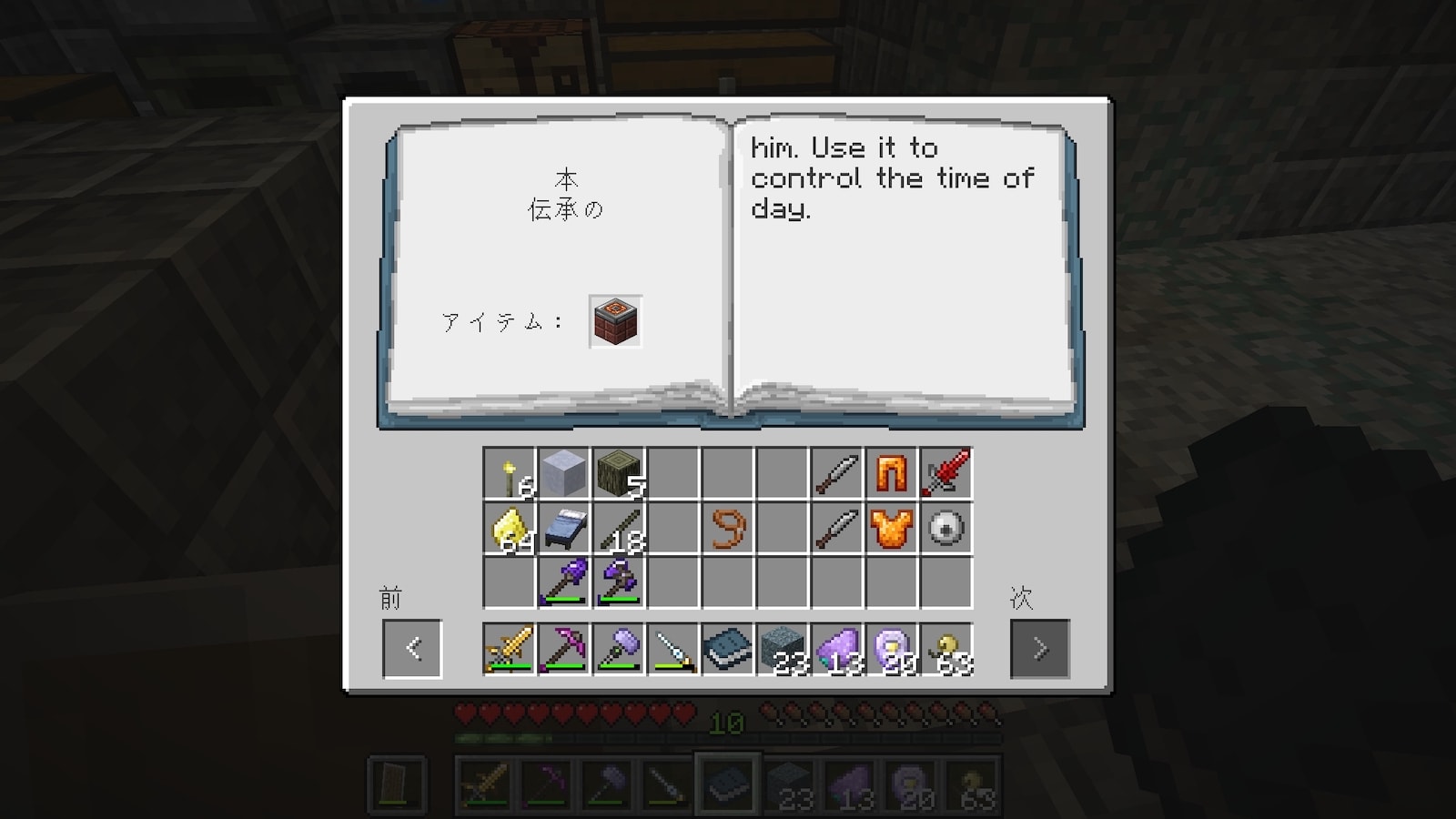Pick the round white eyeball item
The image size is (1456, 819).
(x=945, y=529)
